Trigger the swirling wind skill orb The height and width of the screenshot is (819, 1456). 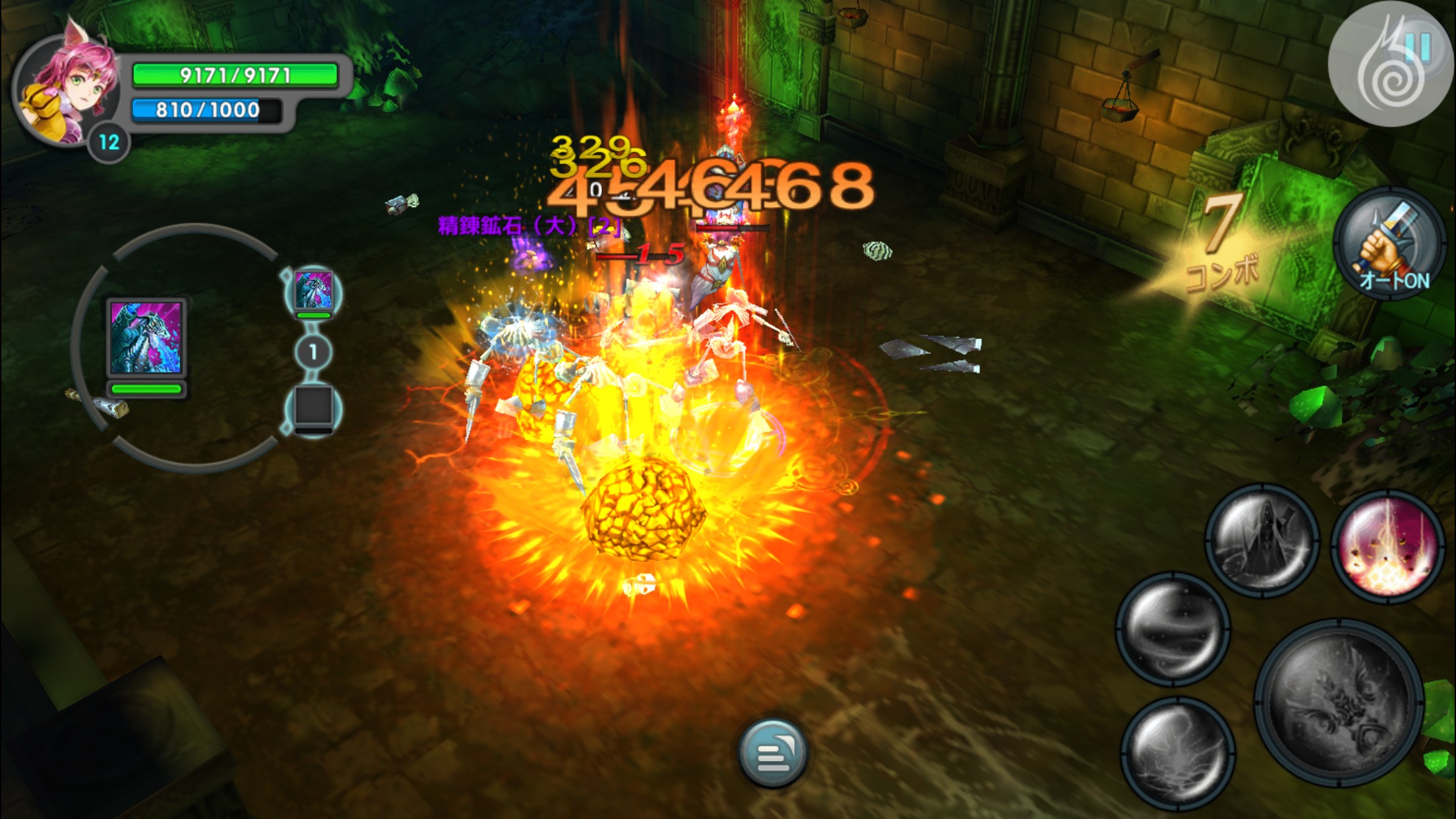(x=1172, y=628)
